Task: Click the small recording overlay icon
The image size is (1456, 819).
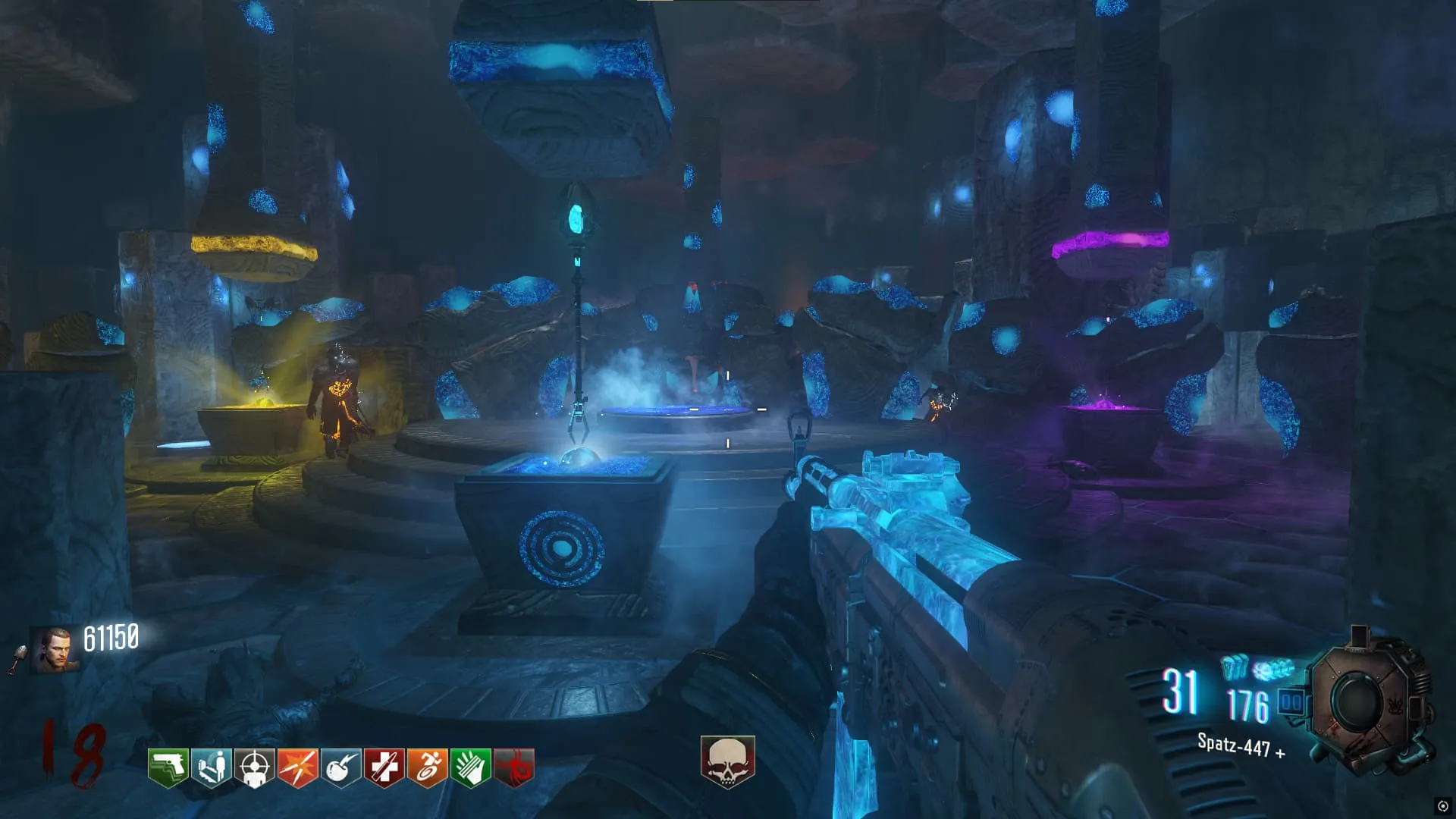Action: click(x=1442, y=806)
